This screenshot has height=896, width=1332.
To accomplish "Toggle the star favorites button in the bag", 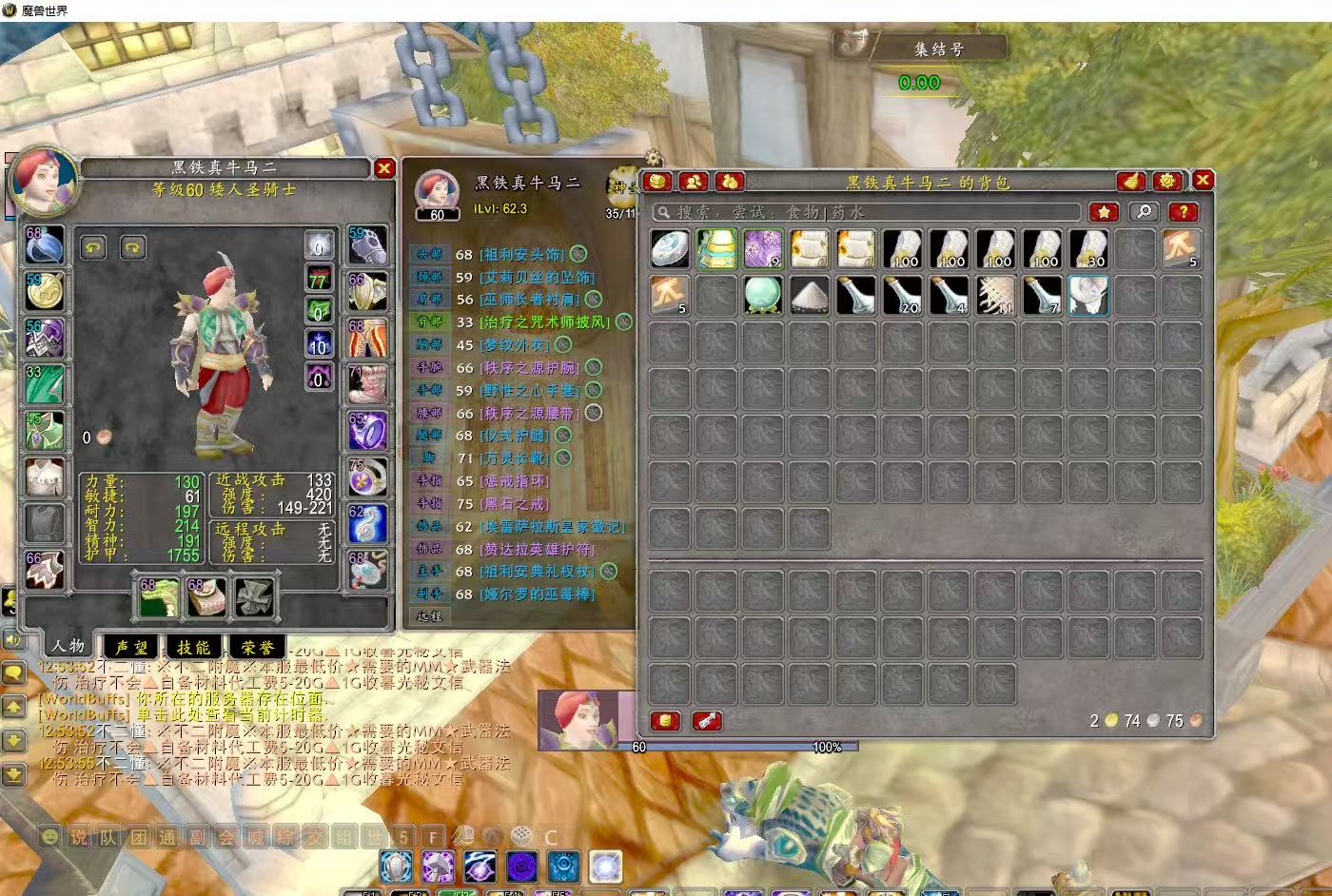I will coord(1104,212).
